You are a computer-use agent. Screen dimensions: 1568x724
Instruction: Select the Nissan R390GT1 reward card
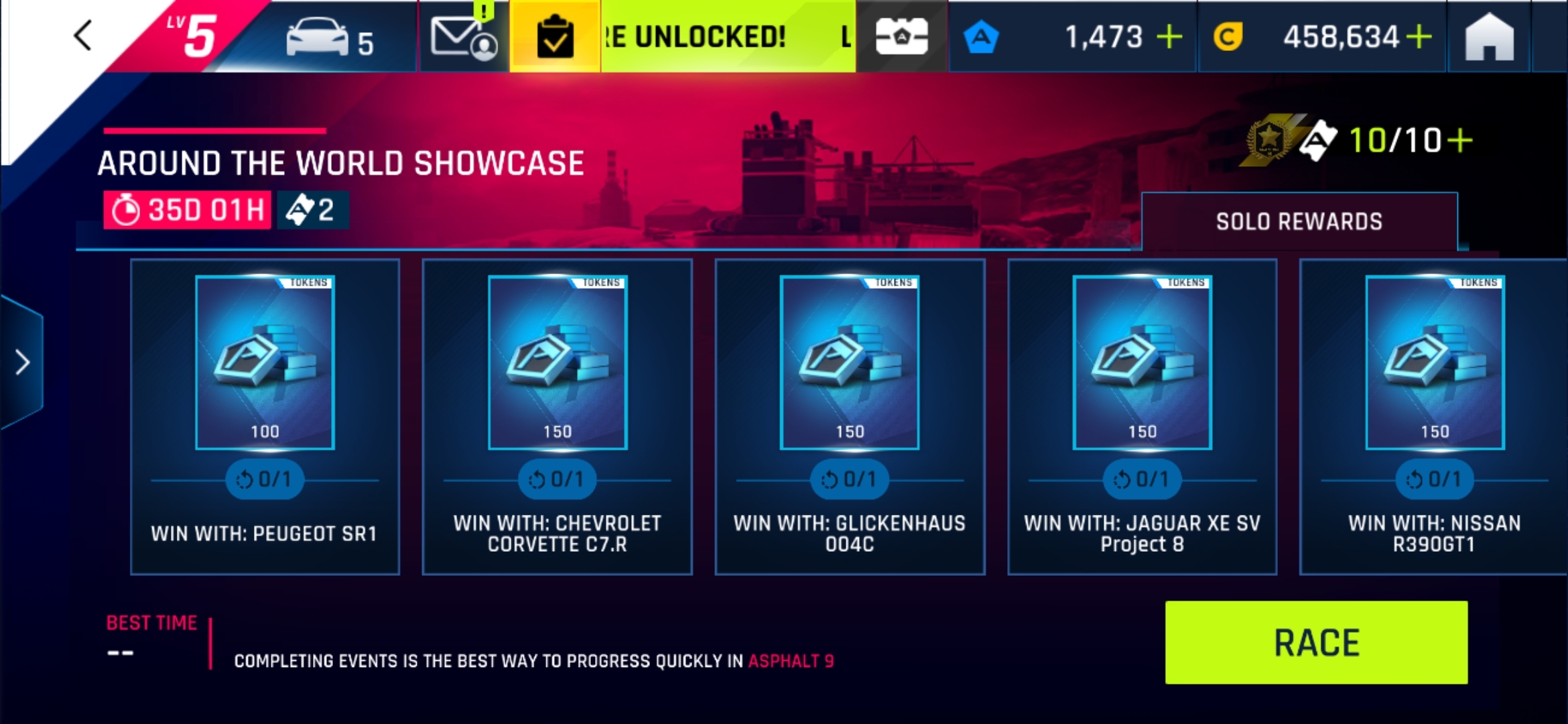1434,416
